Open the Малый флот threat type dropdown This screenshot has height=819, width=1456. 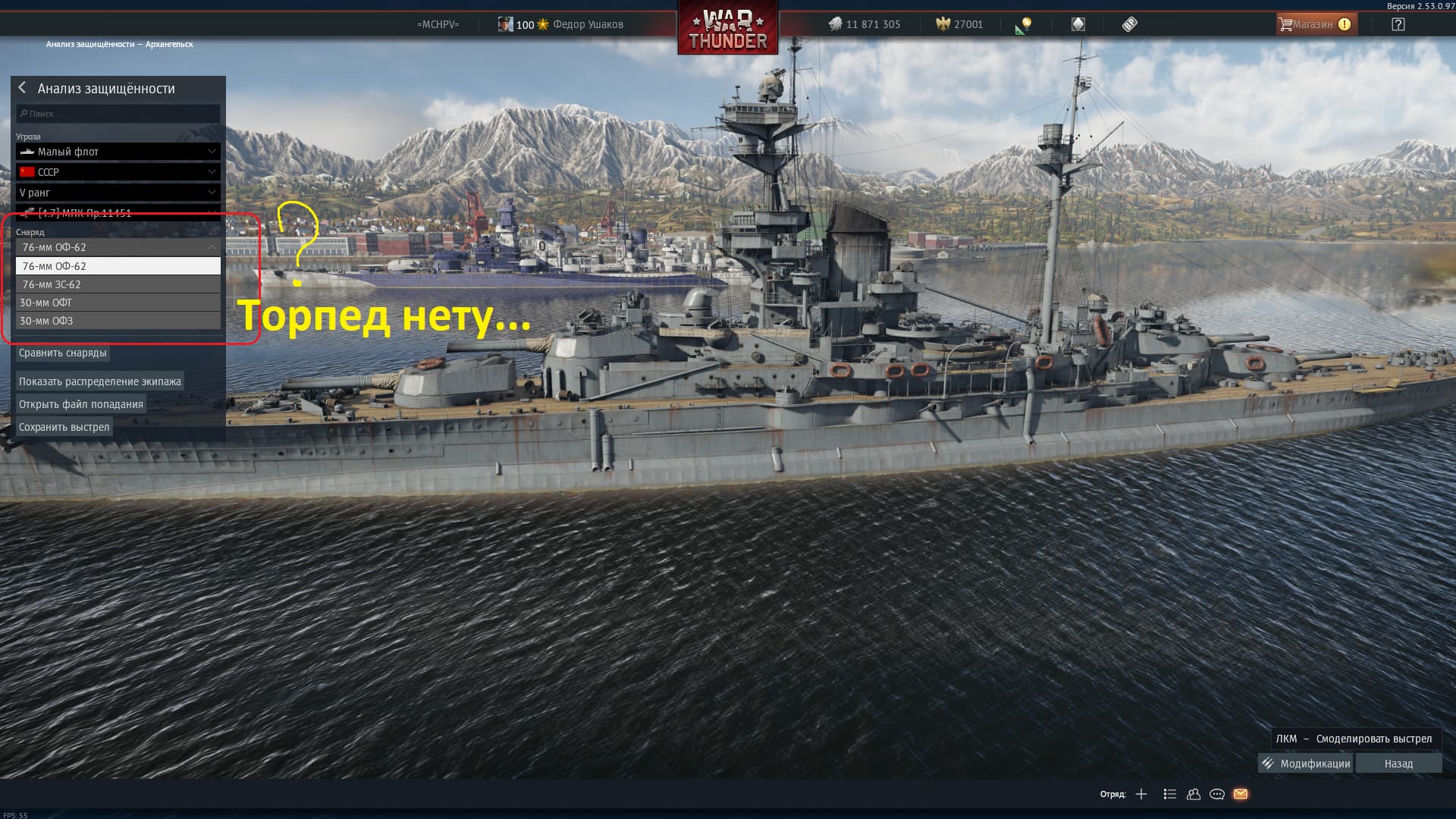point(118,152)
